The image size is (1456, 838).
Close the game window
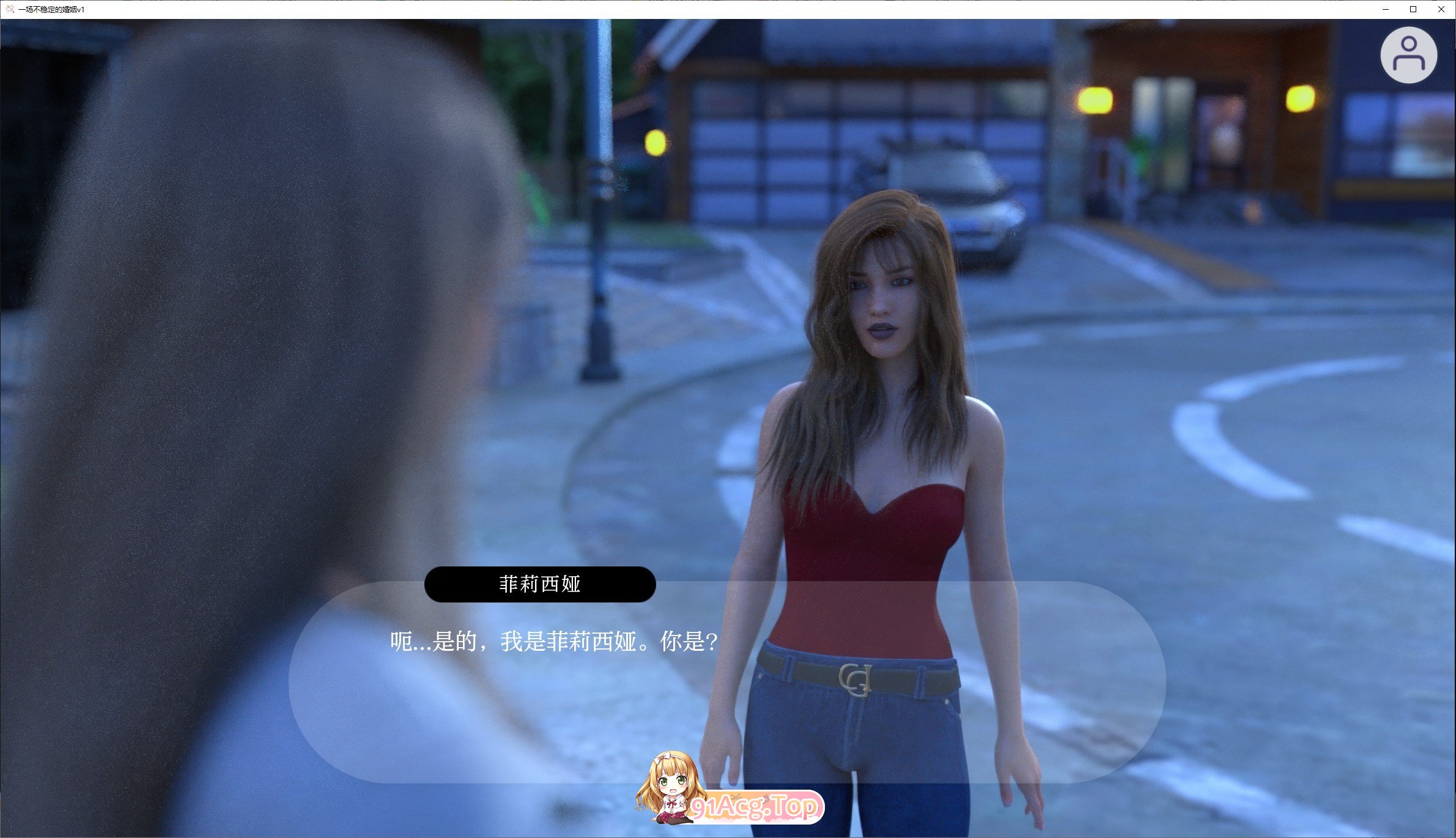[x=1442, y=9]
